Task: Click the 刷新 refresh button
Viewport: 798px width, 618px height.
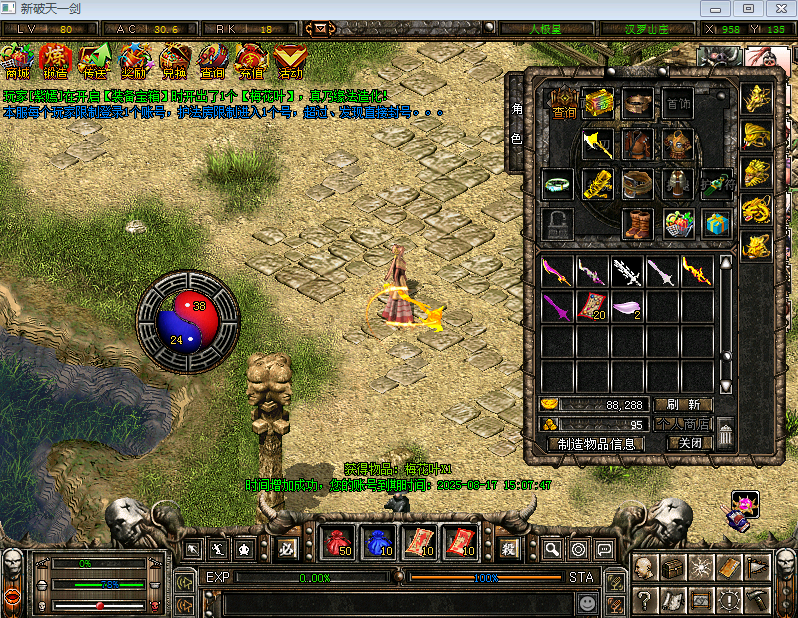Action: tap(683, 405)
